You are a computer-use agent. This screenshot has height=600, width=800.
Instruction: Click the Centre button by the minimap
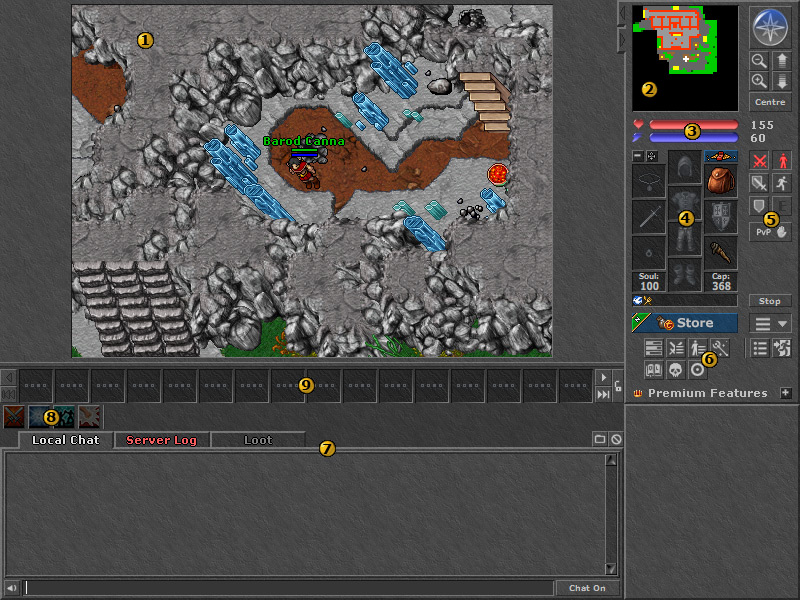[x=770, y=102]
